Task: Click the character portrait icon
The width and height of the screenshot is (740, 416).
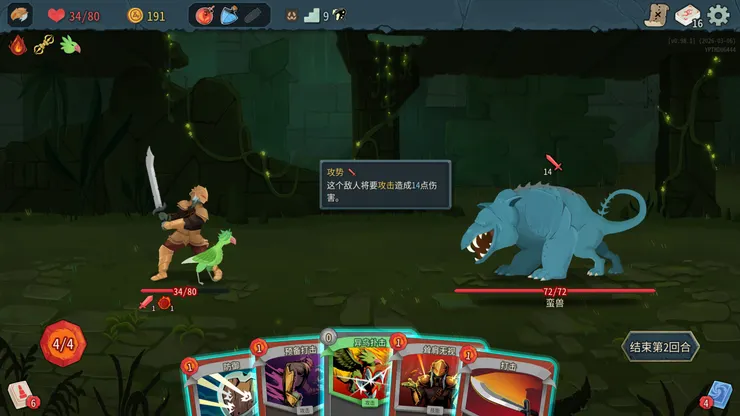Action: click(19, 15)
